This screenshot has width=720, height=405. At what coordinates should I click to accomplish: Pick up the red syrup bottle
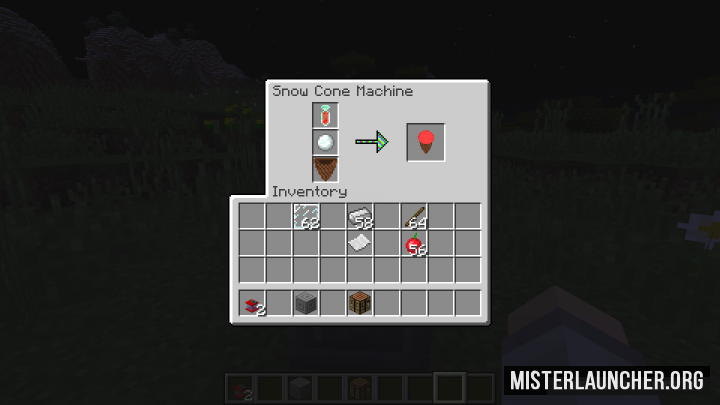[x=325, y=116]
